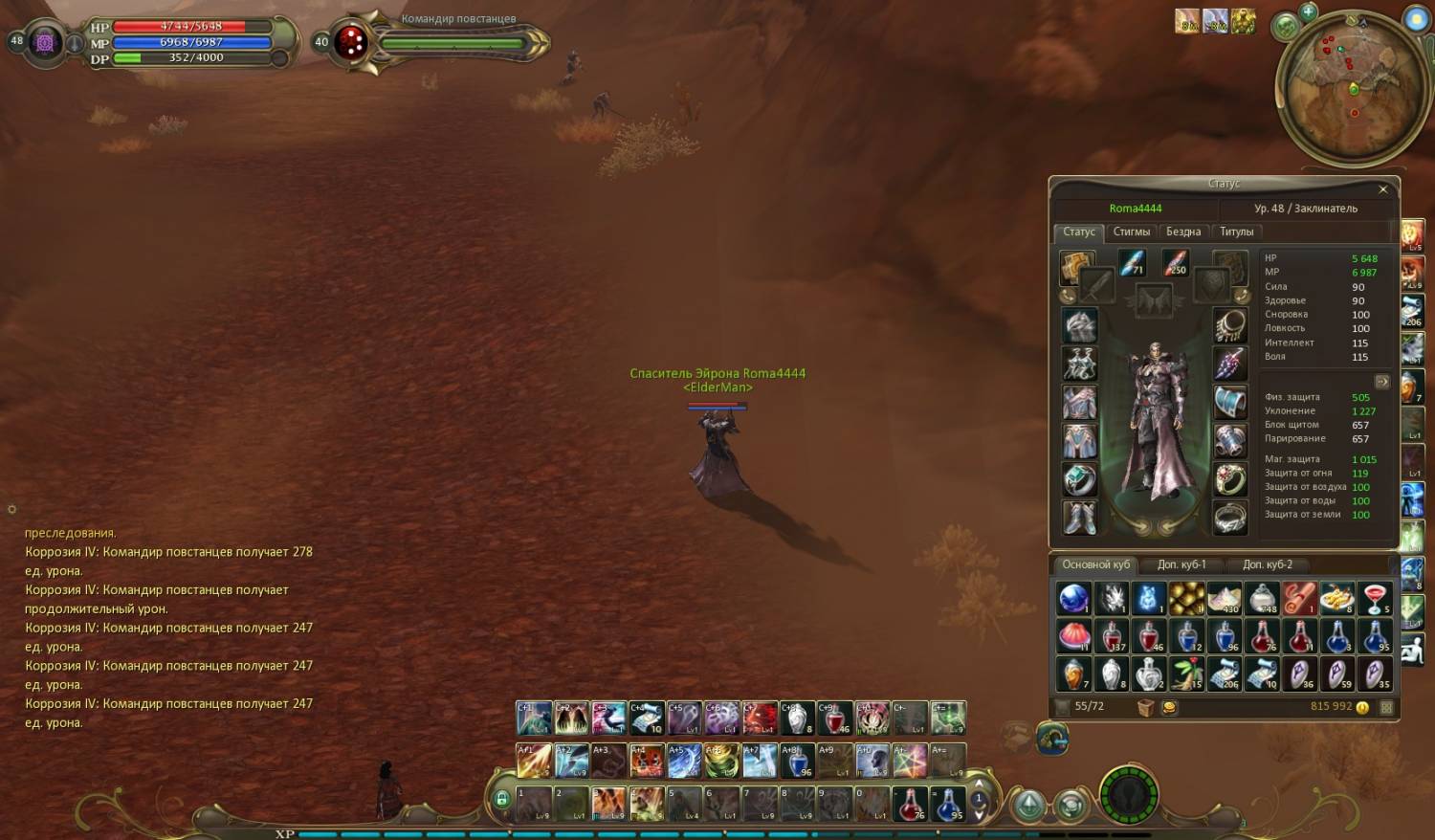Expand stats with the arrow button
This screenshot has width=1435, height=840.
click(x=1381, y=382)
